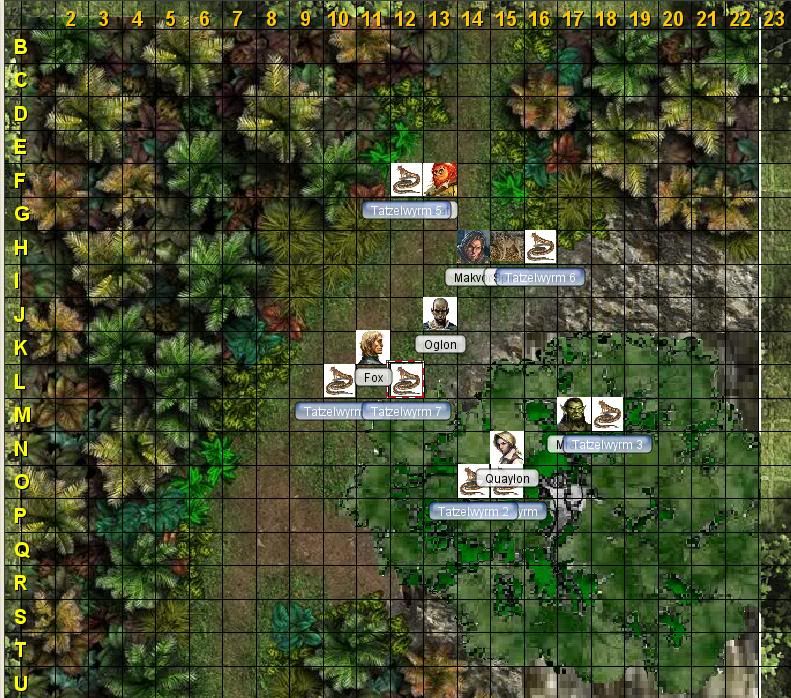
Task: Select the Tatzelwyrm 6 token
Action: tap(540, 246)
